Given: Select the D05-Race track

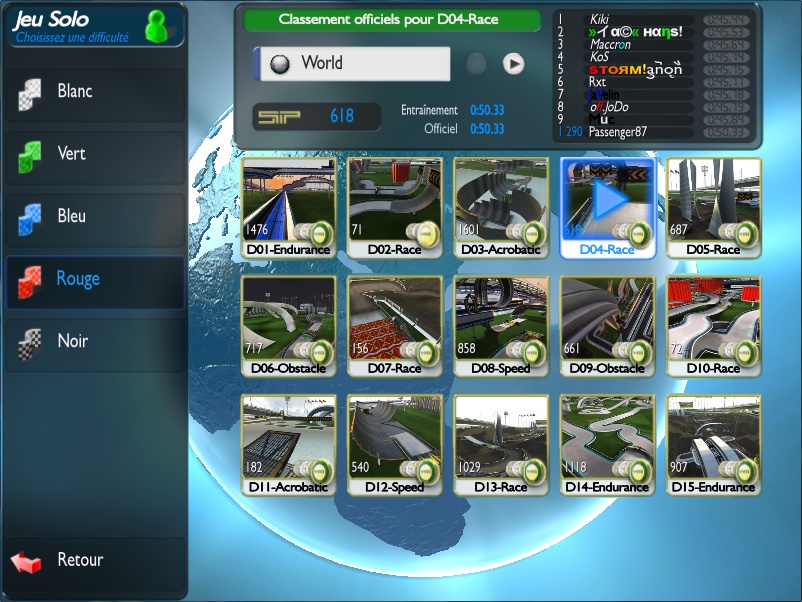Looking at the screenshot, I should (x=714, y=207).
